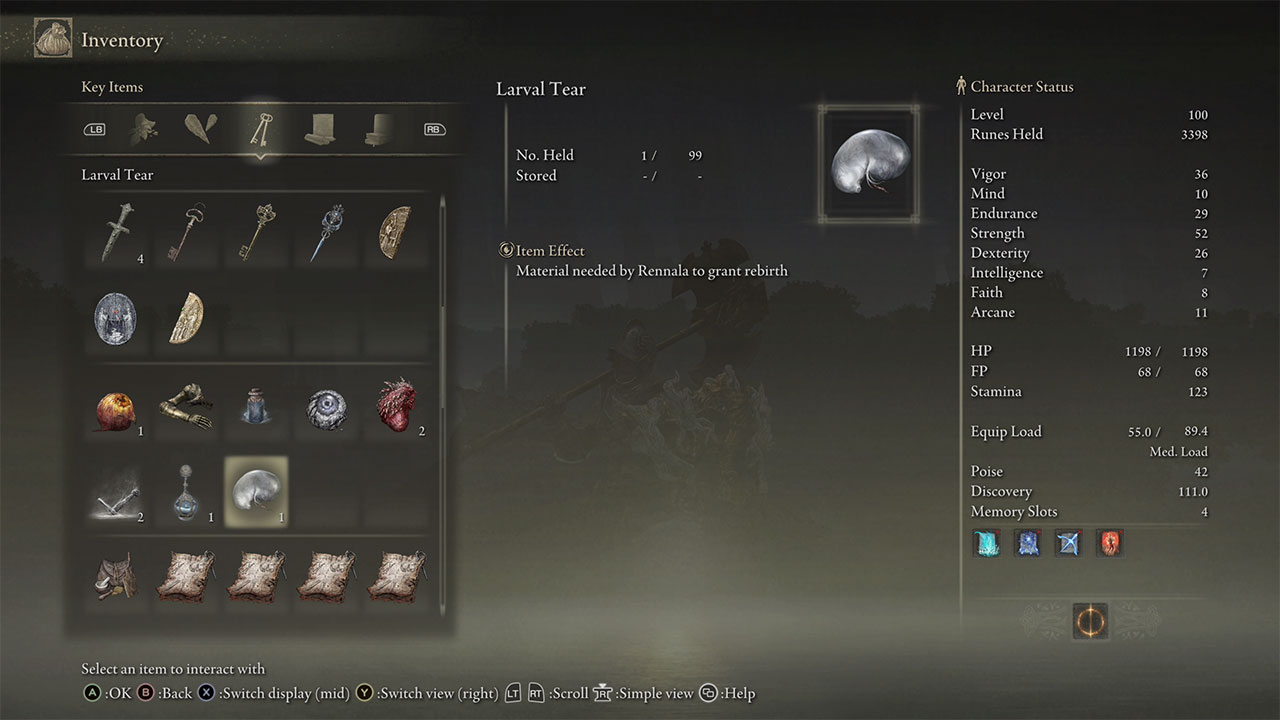Pick the small blue bottle item
1280x720 pixels.
[x=257, y=407]
